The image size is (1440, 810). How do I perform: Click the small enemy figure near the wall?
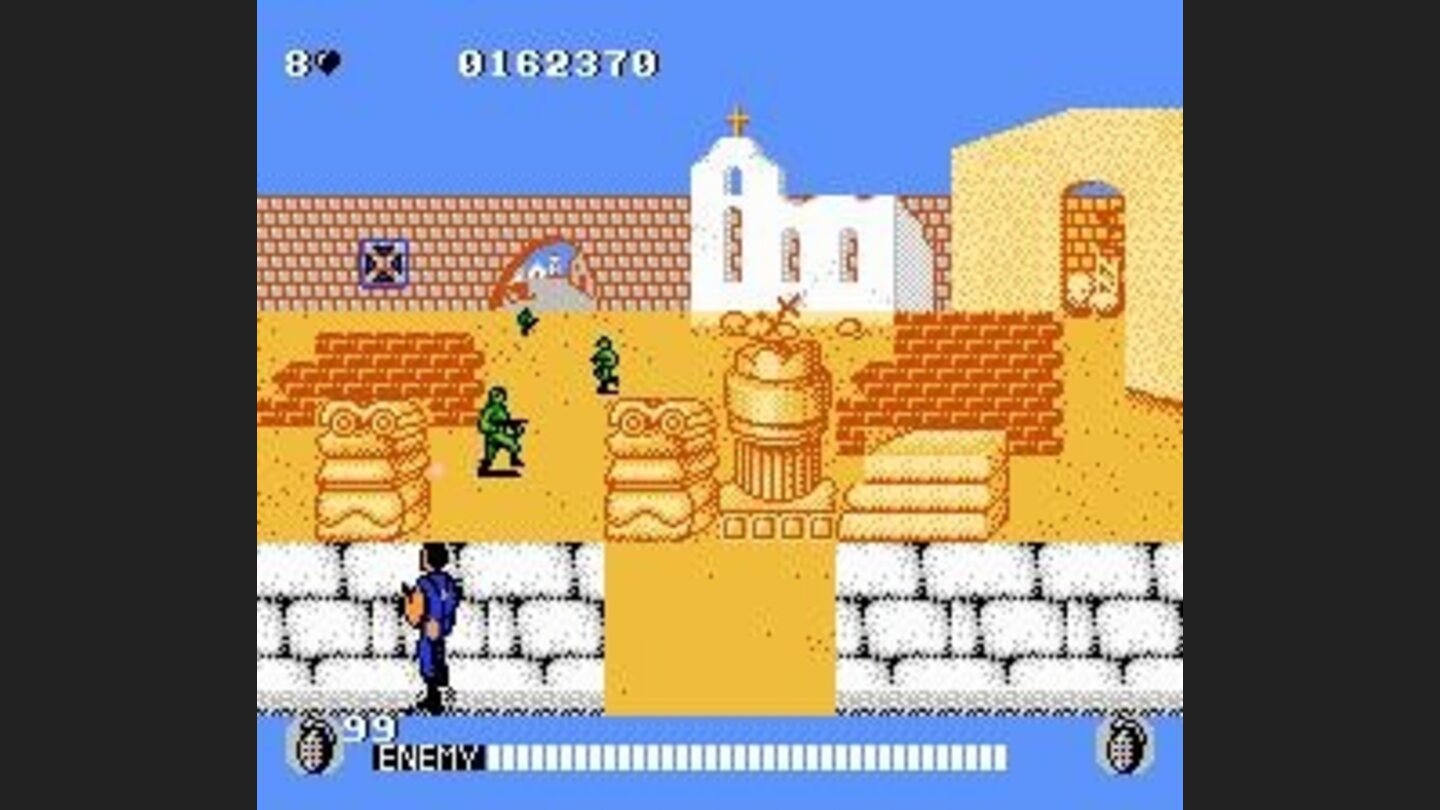(x=525, y=322)
